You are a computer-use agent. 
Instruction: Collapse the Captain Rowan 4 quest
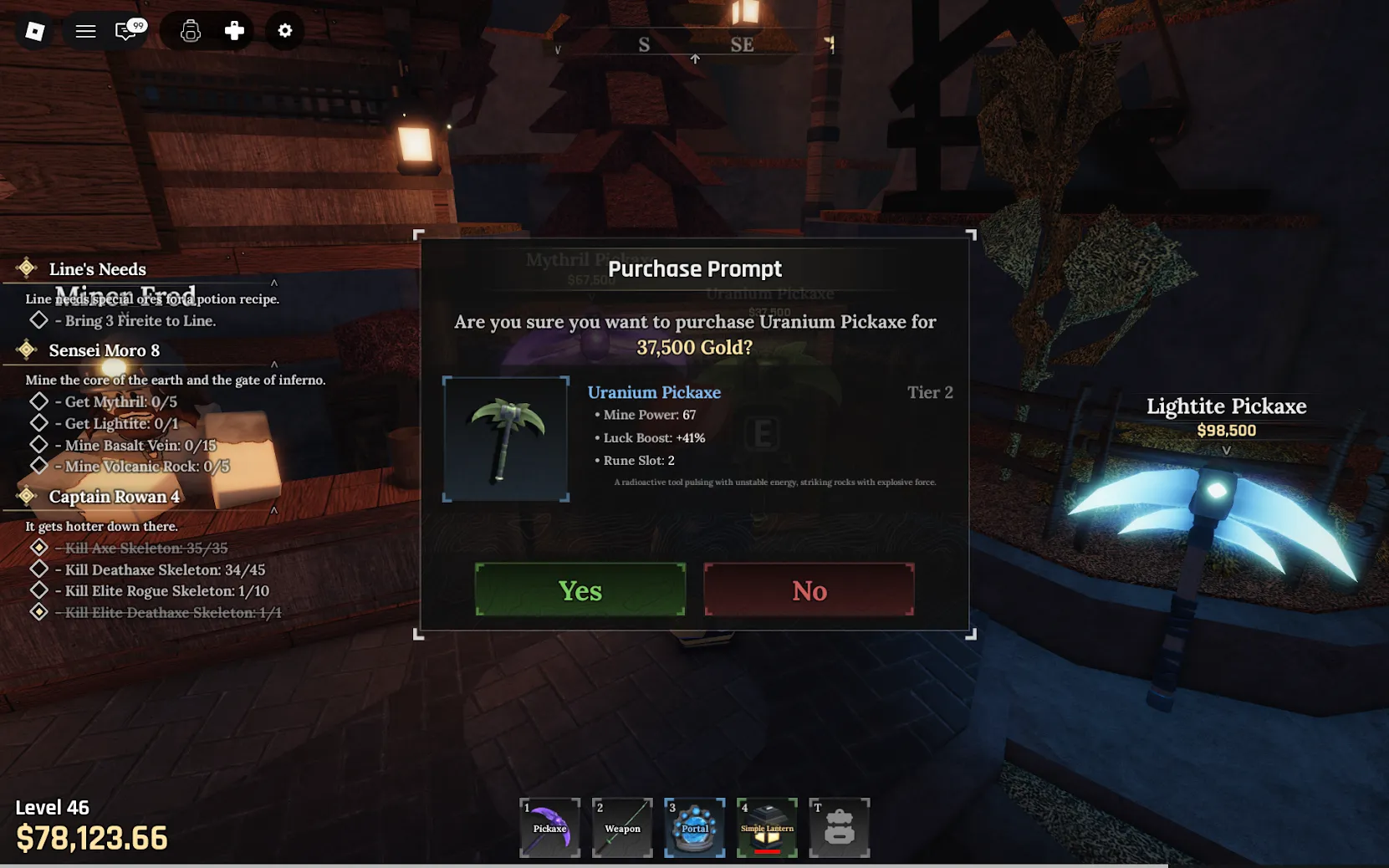(x=273, y=510)
